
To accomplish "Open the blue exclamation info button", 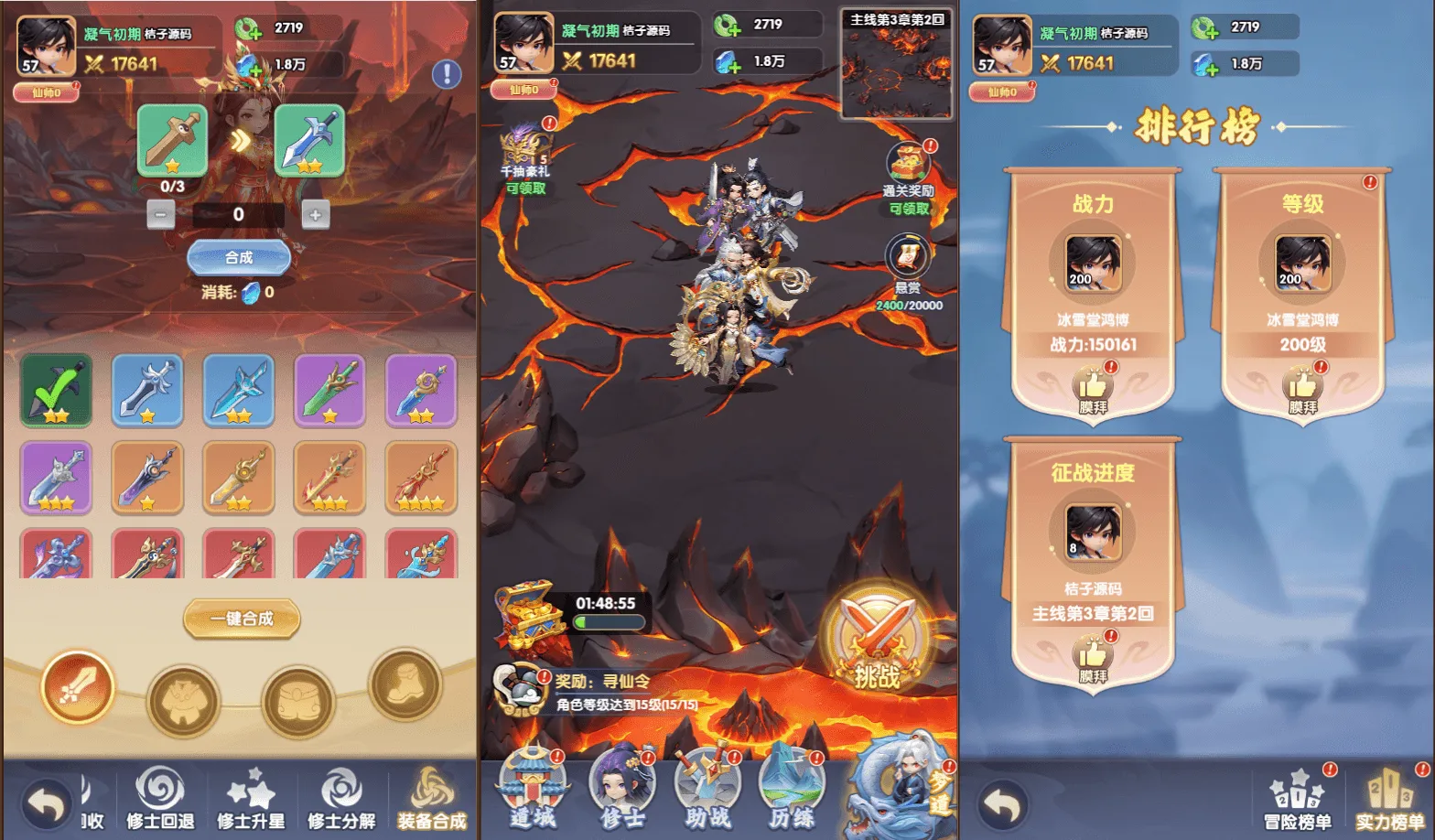I will click(x=447, y=73).
